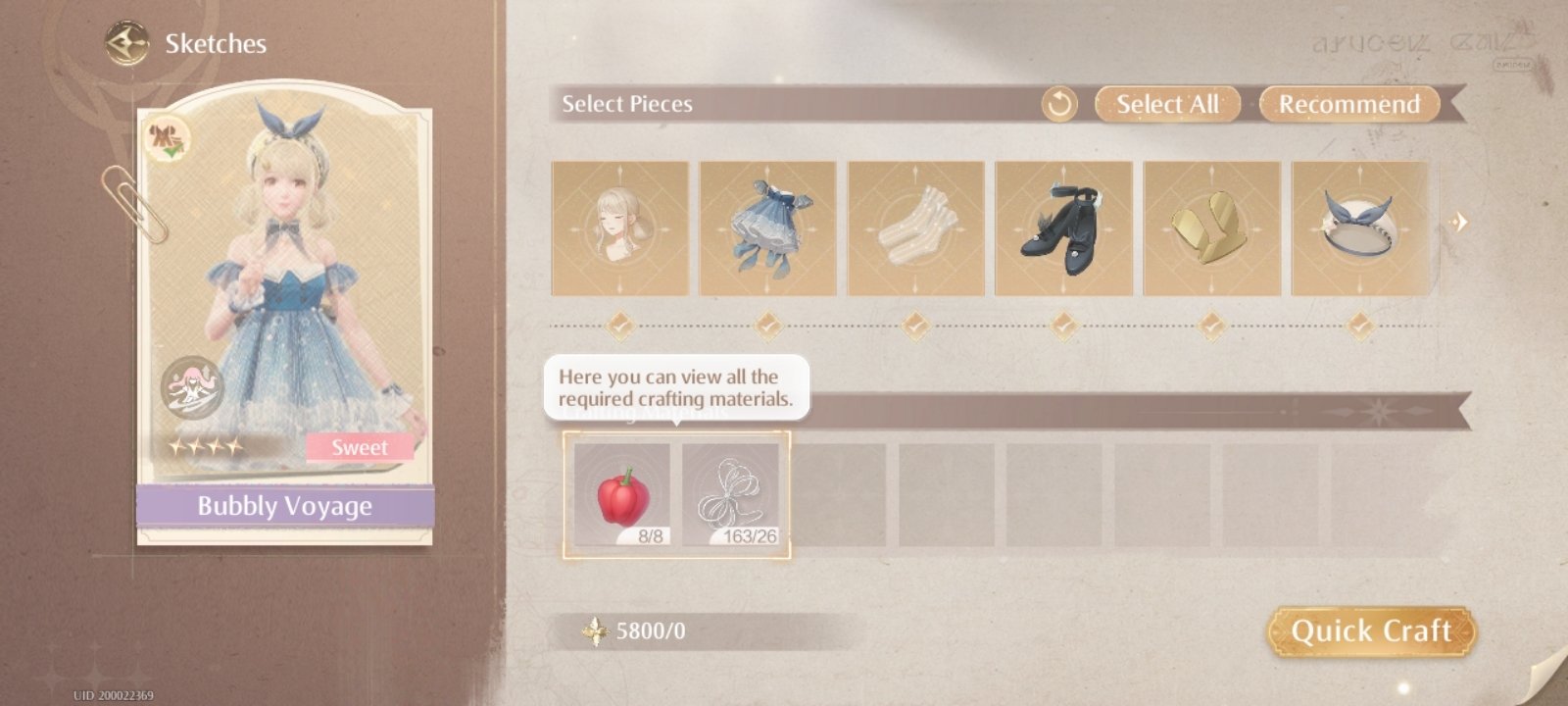Go back using the Sketches arrow

pos(127,44)
